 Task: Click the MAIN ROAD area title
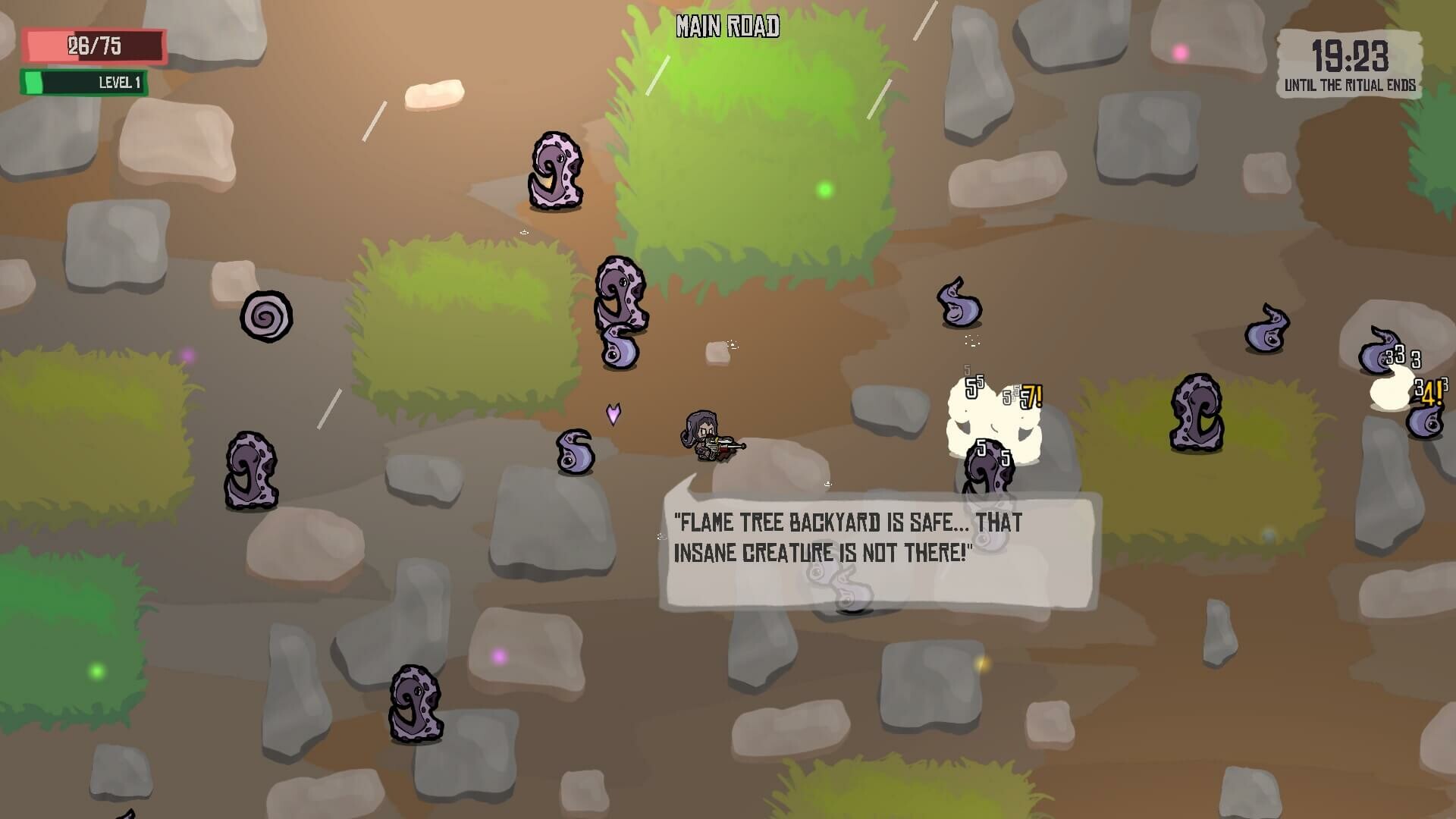pyautogui.click(x=728, y=27)
